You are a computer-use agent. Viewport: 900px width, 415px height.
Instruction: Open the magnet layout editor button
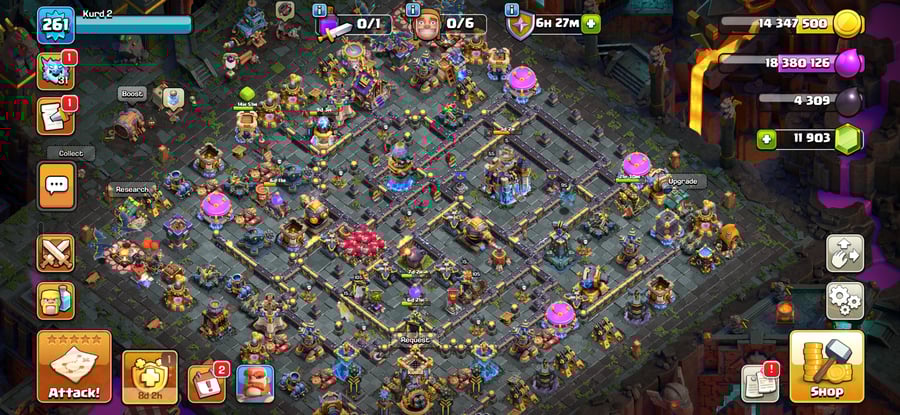point(844,253)
